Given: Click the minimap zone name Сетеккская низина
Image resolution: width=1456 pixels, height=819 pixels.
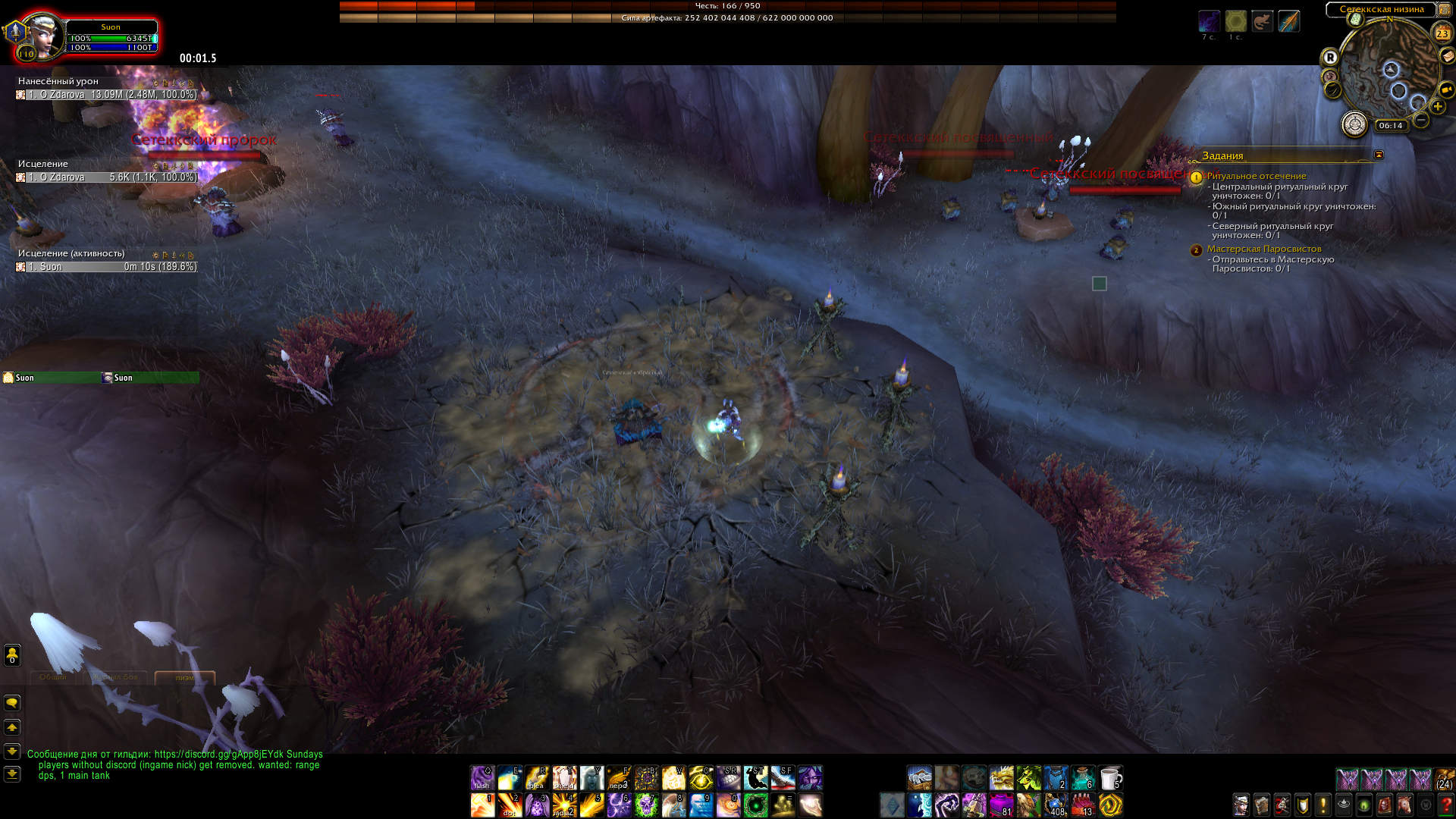Looking at the screenshot, I should coord(1381,10).
